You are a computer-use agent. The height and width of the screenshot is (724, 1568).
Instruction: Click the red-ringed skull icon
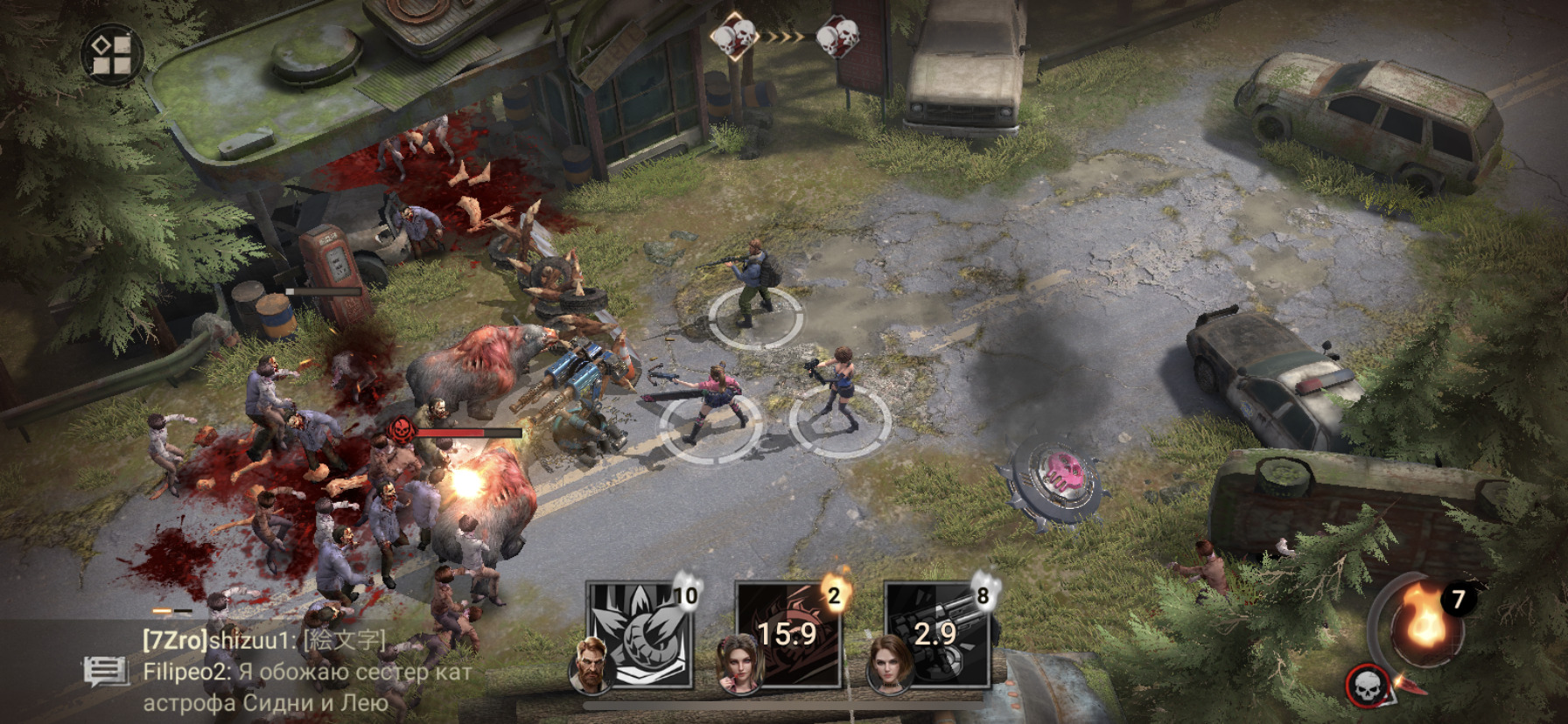point(1365,685)
